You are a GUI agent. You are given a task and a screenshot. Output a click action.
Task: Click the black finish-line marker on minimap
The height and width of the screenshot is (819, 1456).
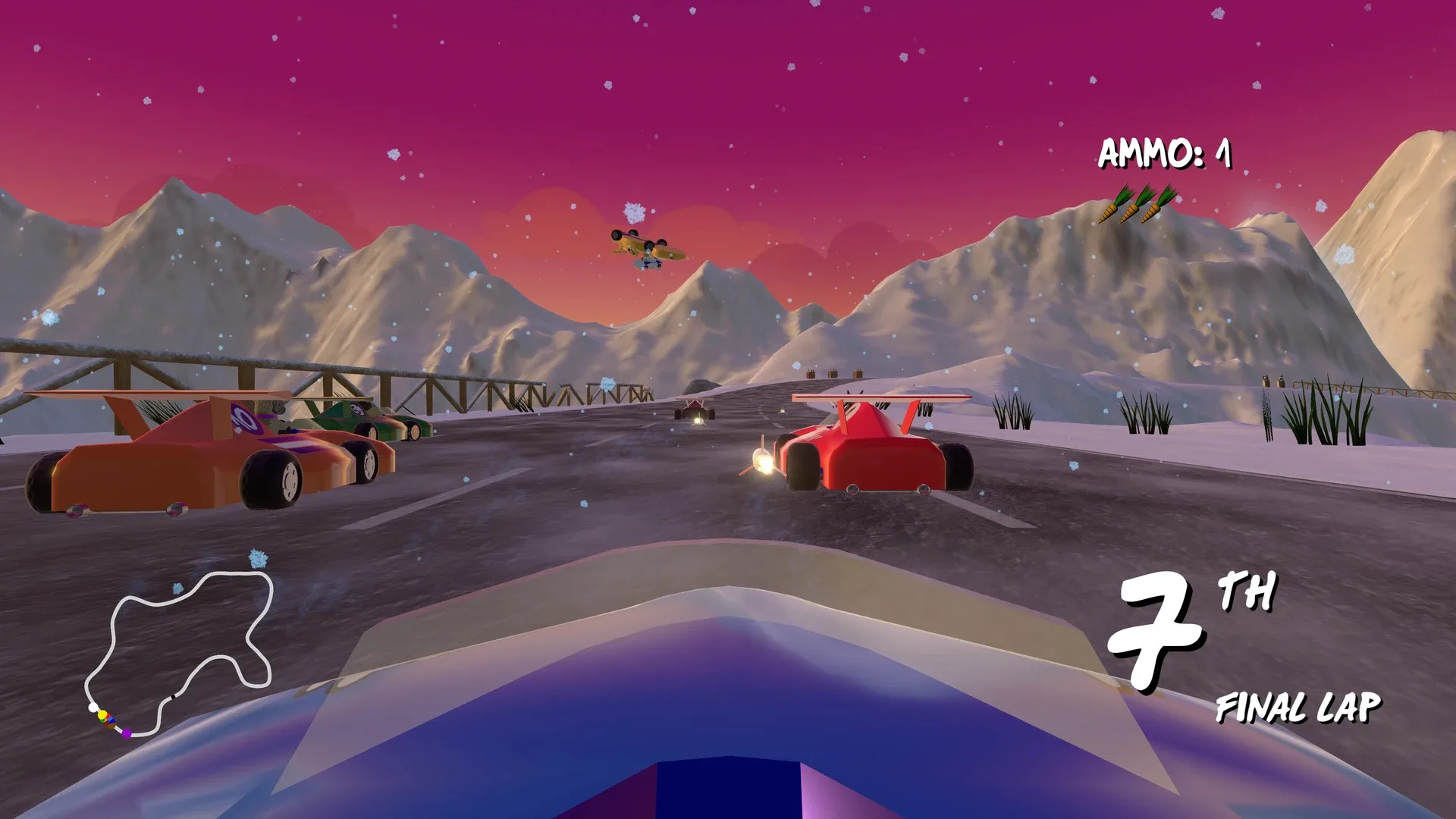[173, 696]
